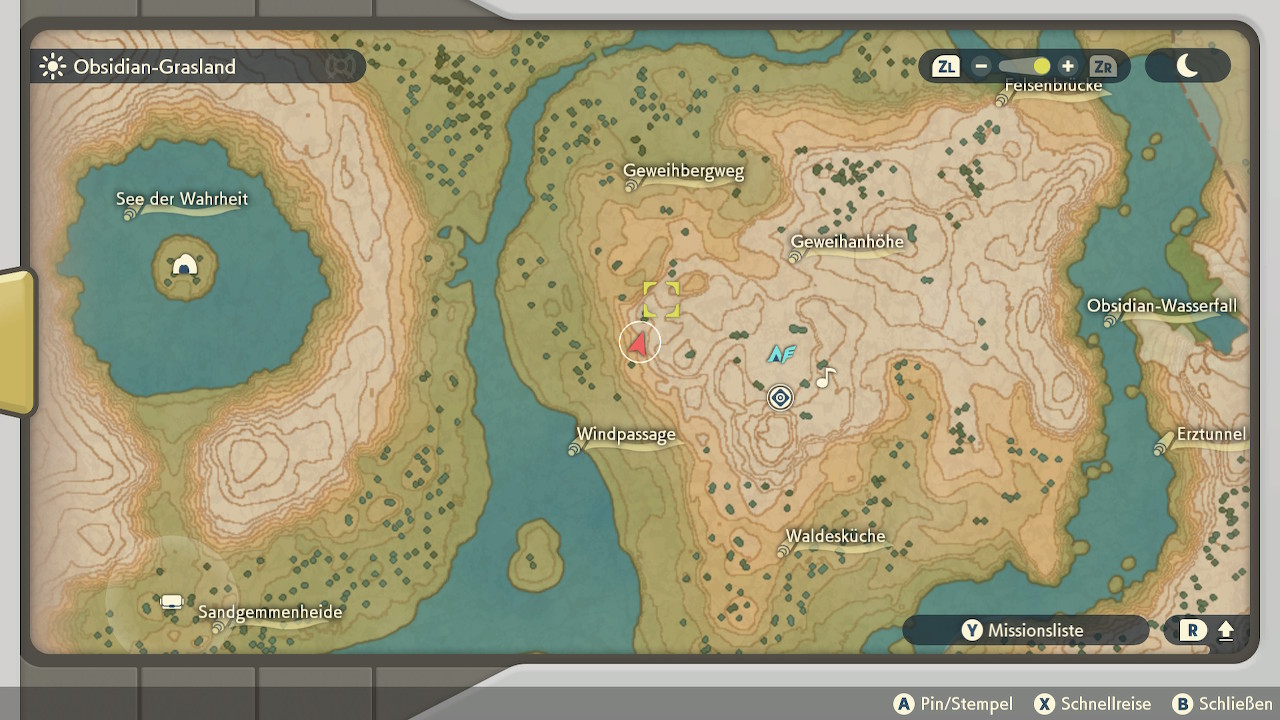The height and width of the screenshot is (720, 1280).
Task: Adjust the map zoom slider handle
Action: coord(1041,66)
